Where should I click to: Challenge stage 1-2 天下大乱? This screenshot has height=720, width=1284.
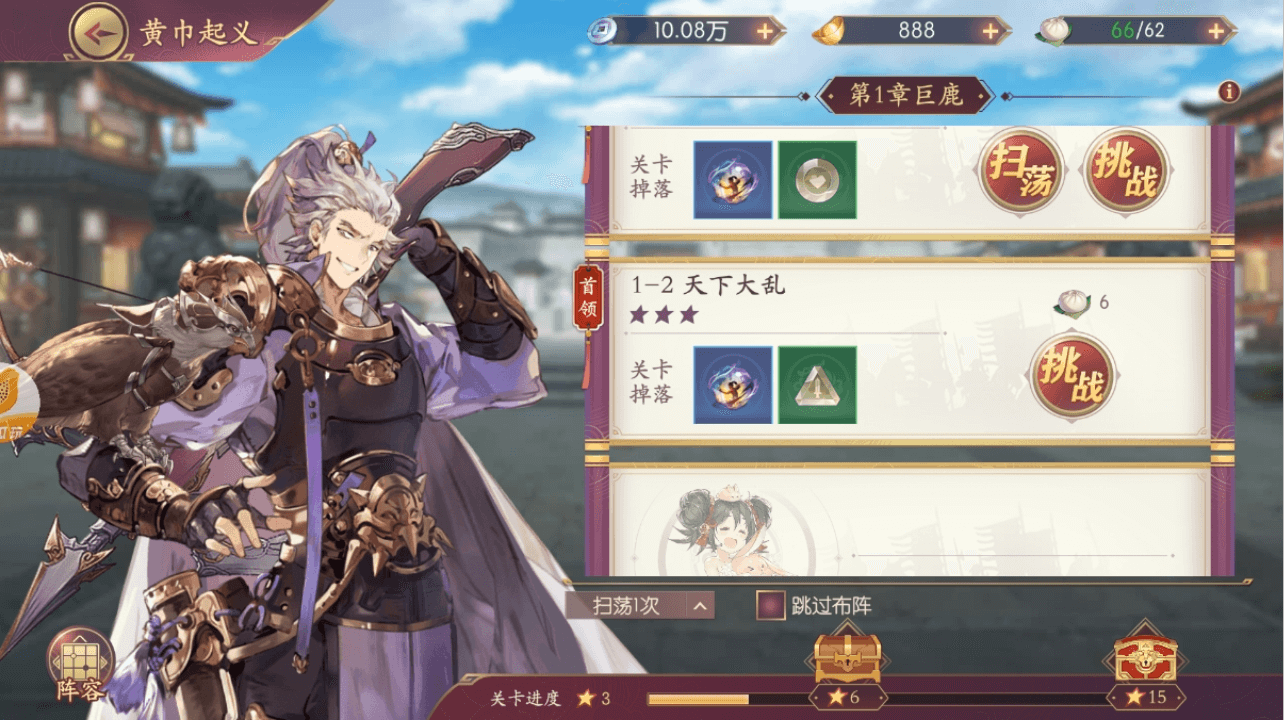point(1072,375)
